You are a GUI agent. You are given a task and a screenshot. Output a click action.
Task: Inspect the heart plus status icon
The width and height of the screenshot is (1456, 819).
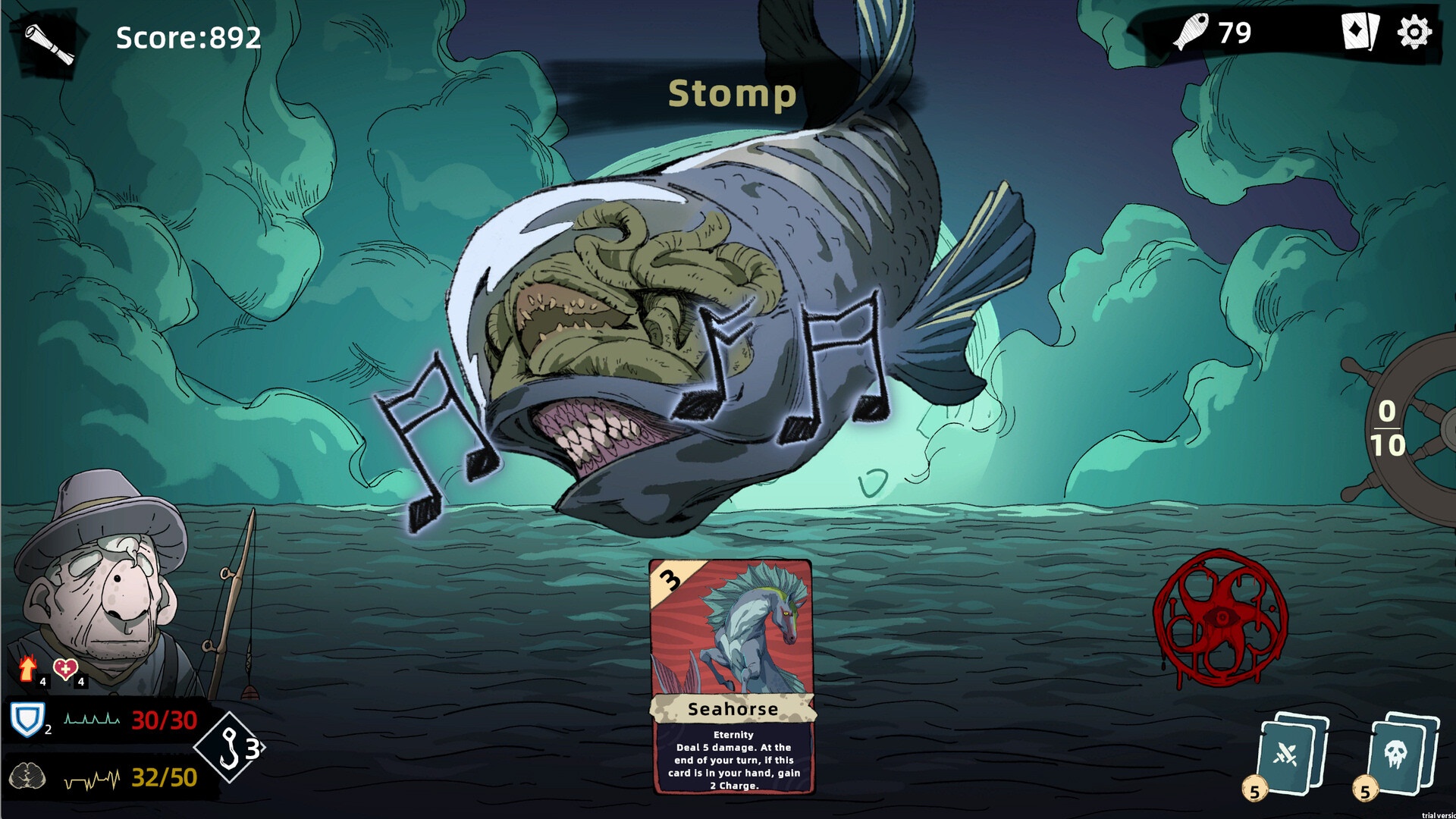65,669
